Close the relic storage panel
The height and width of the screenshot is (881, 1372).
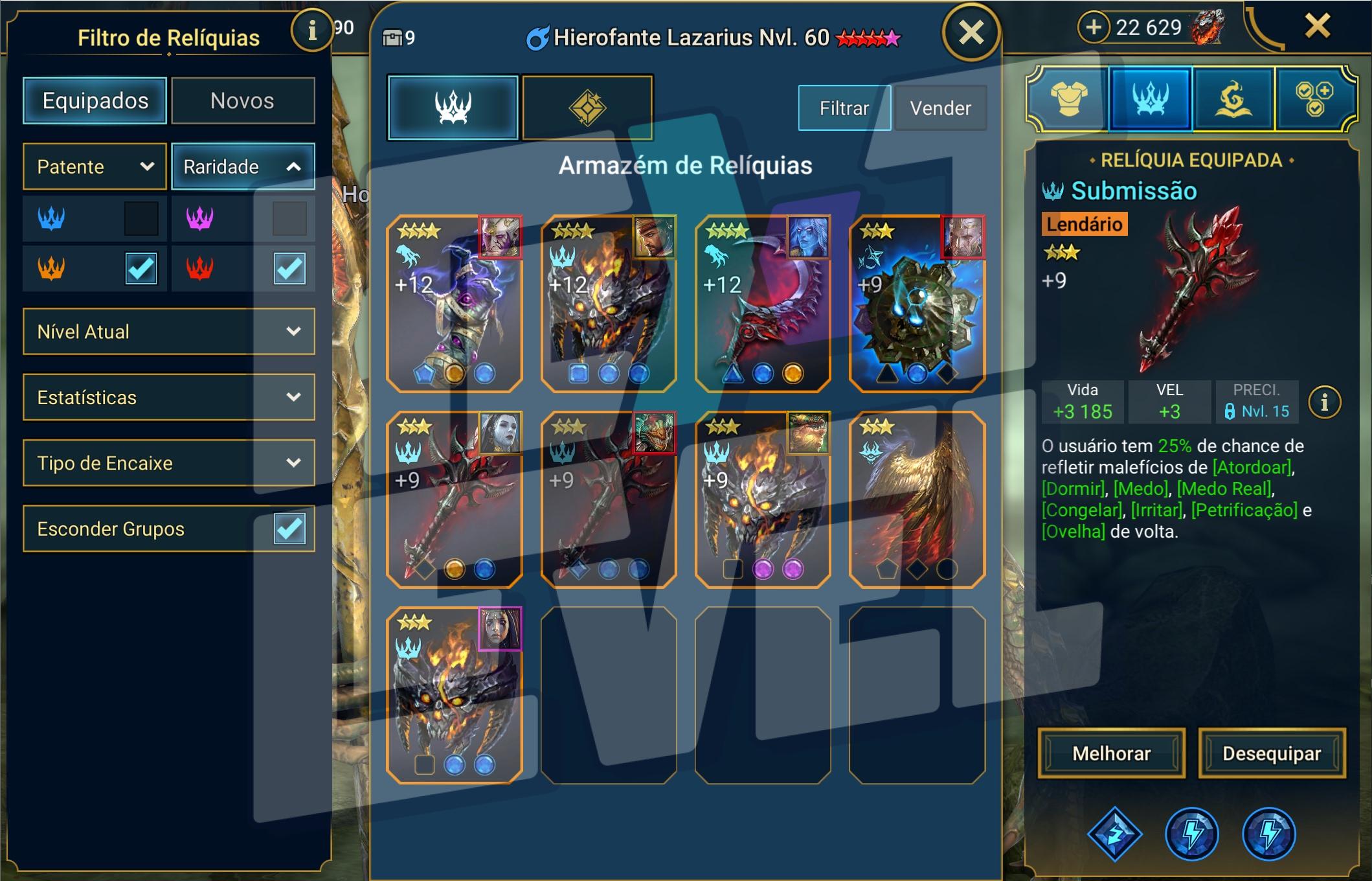tap(971, 32)
